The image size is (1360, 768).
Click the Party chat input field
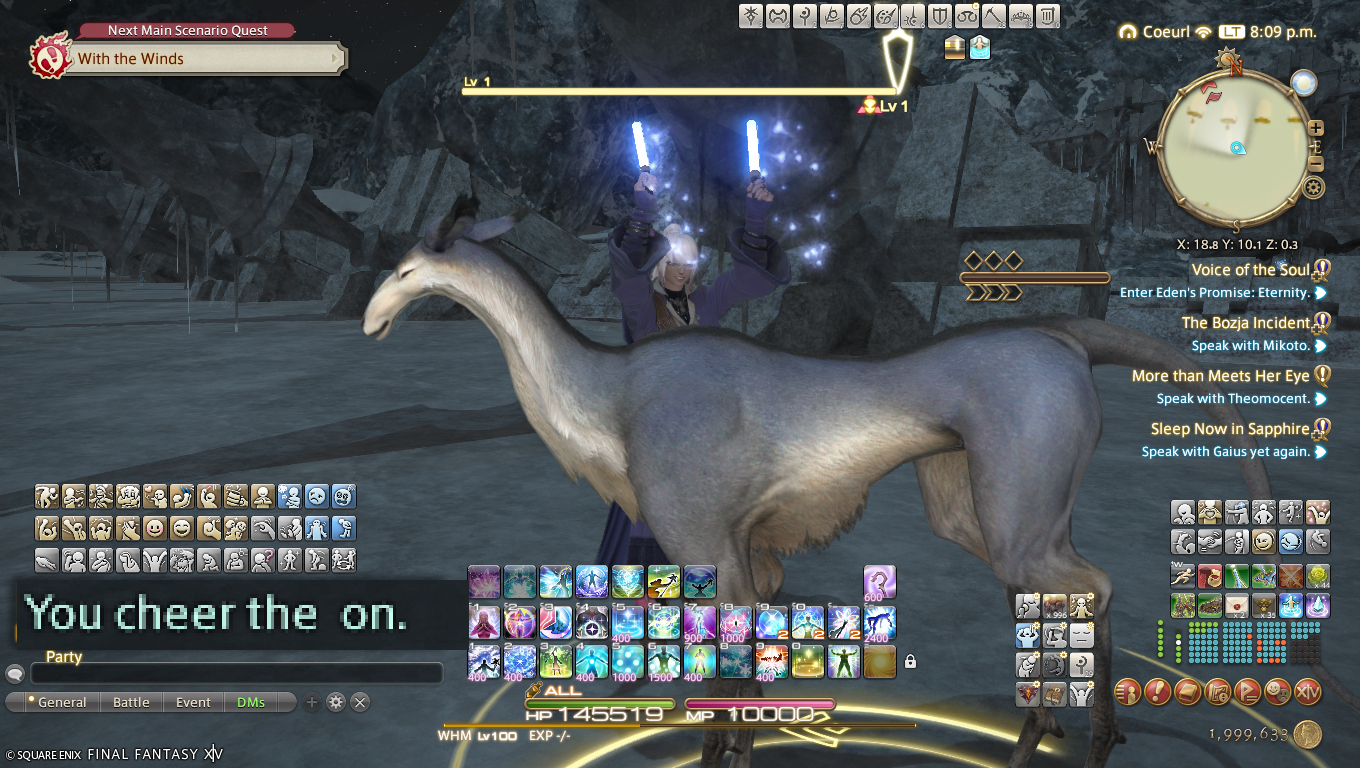click(236, 673)
